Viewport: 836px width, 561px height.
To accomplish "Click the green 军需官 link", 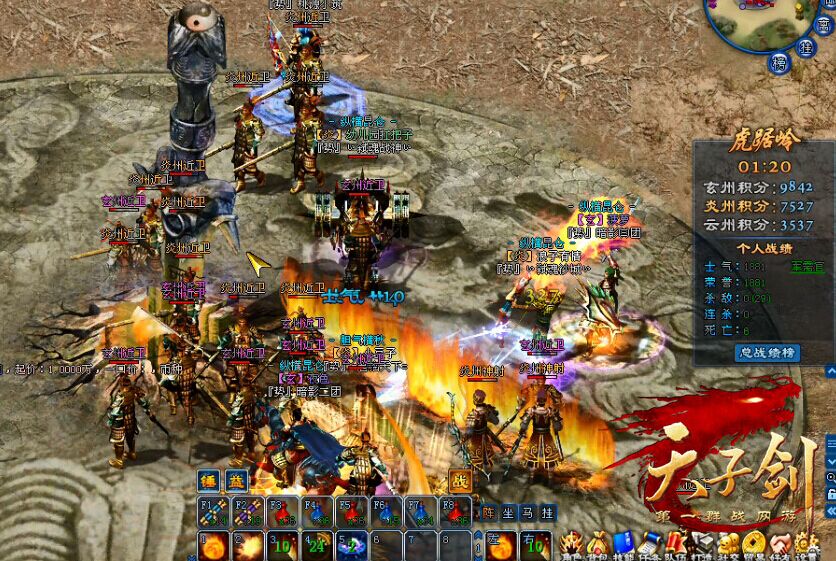I will pyautogui.click(x=806, y=267).
